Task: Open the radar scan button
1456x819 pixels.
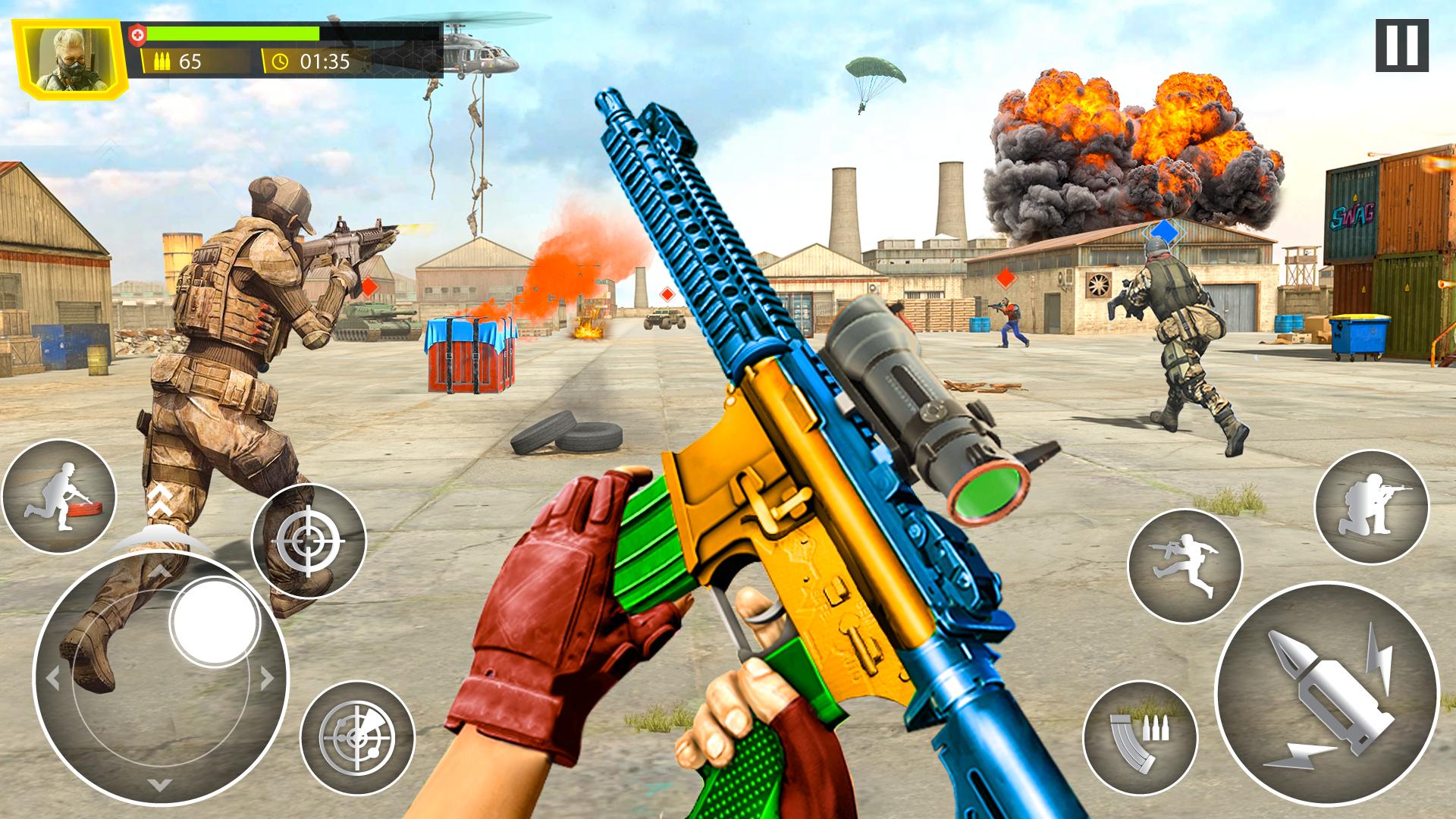Action: pos(357,738)
